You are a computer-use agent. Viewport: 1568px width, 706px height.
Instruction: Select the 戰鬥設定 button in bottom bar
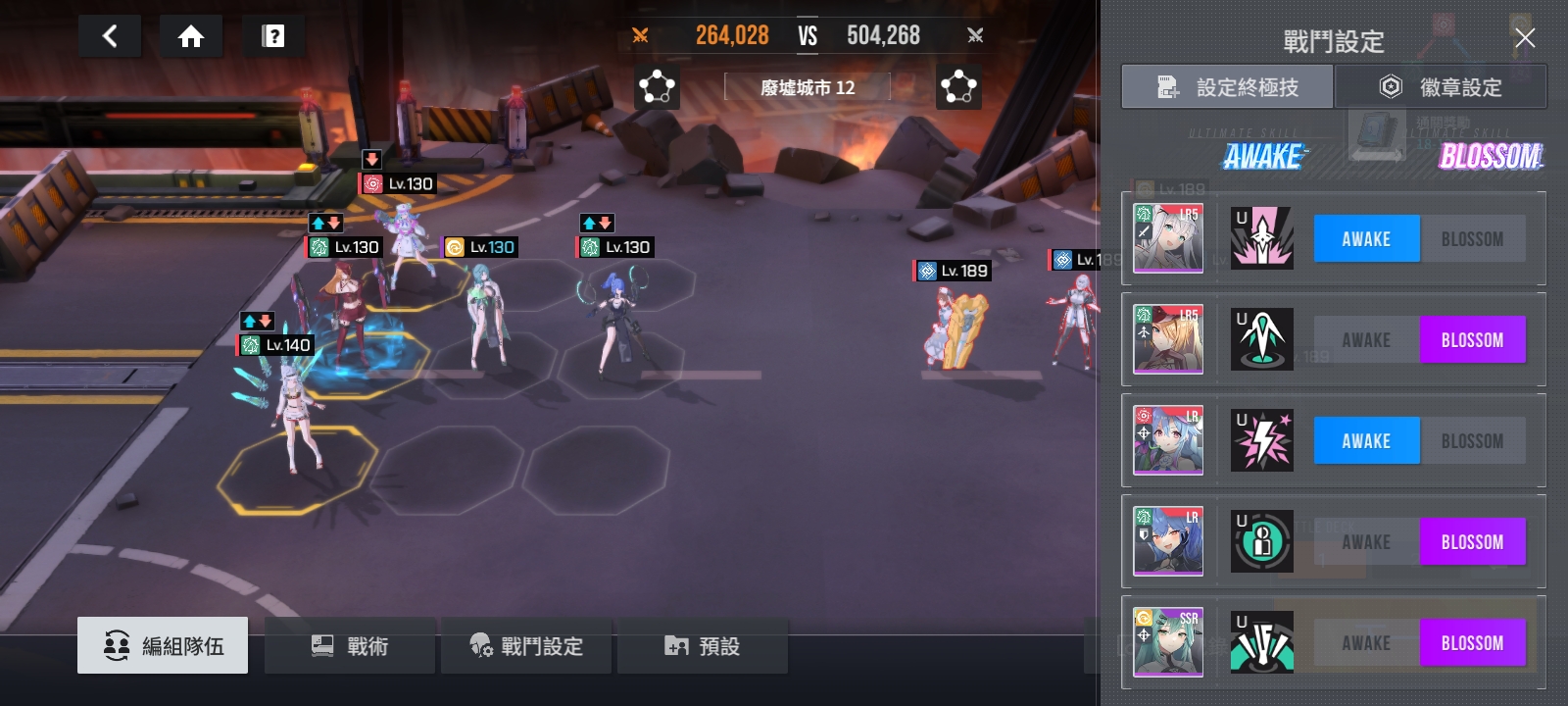pos(526,645)
